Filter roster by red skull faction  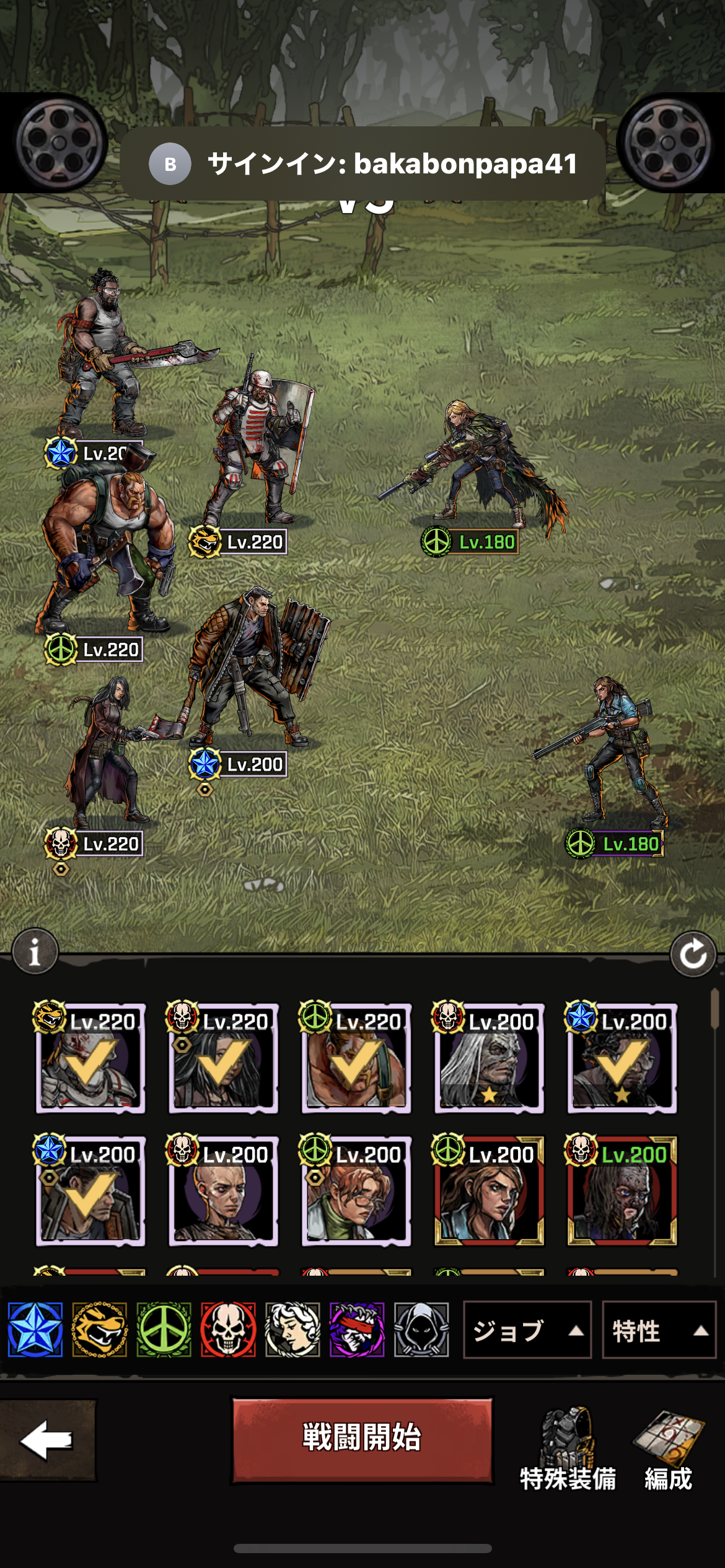(228, 1330)
